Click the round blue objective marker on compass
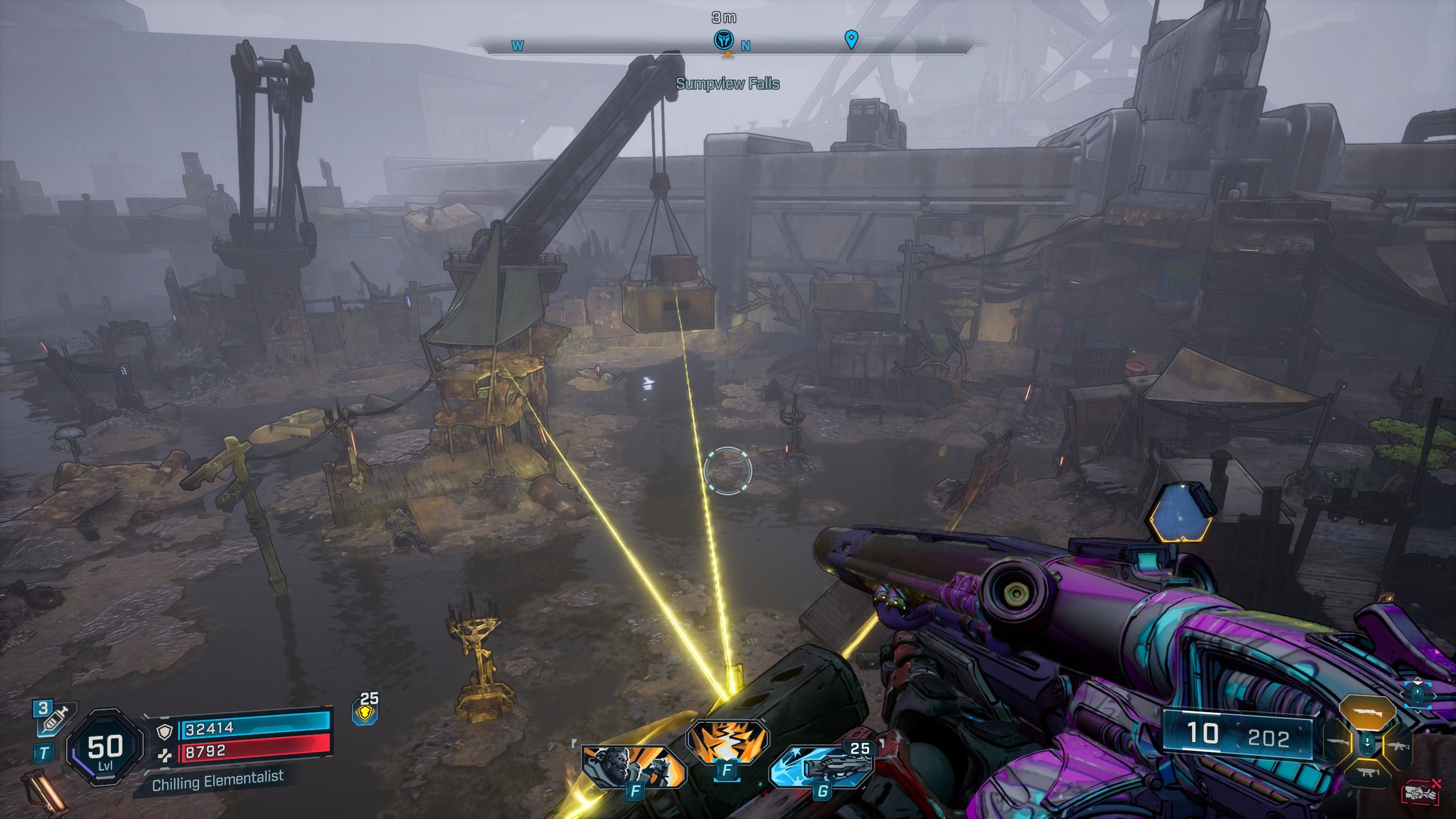This screenshot has height=819, width=1456. pyautogui.click(x=724, y=40)
